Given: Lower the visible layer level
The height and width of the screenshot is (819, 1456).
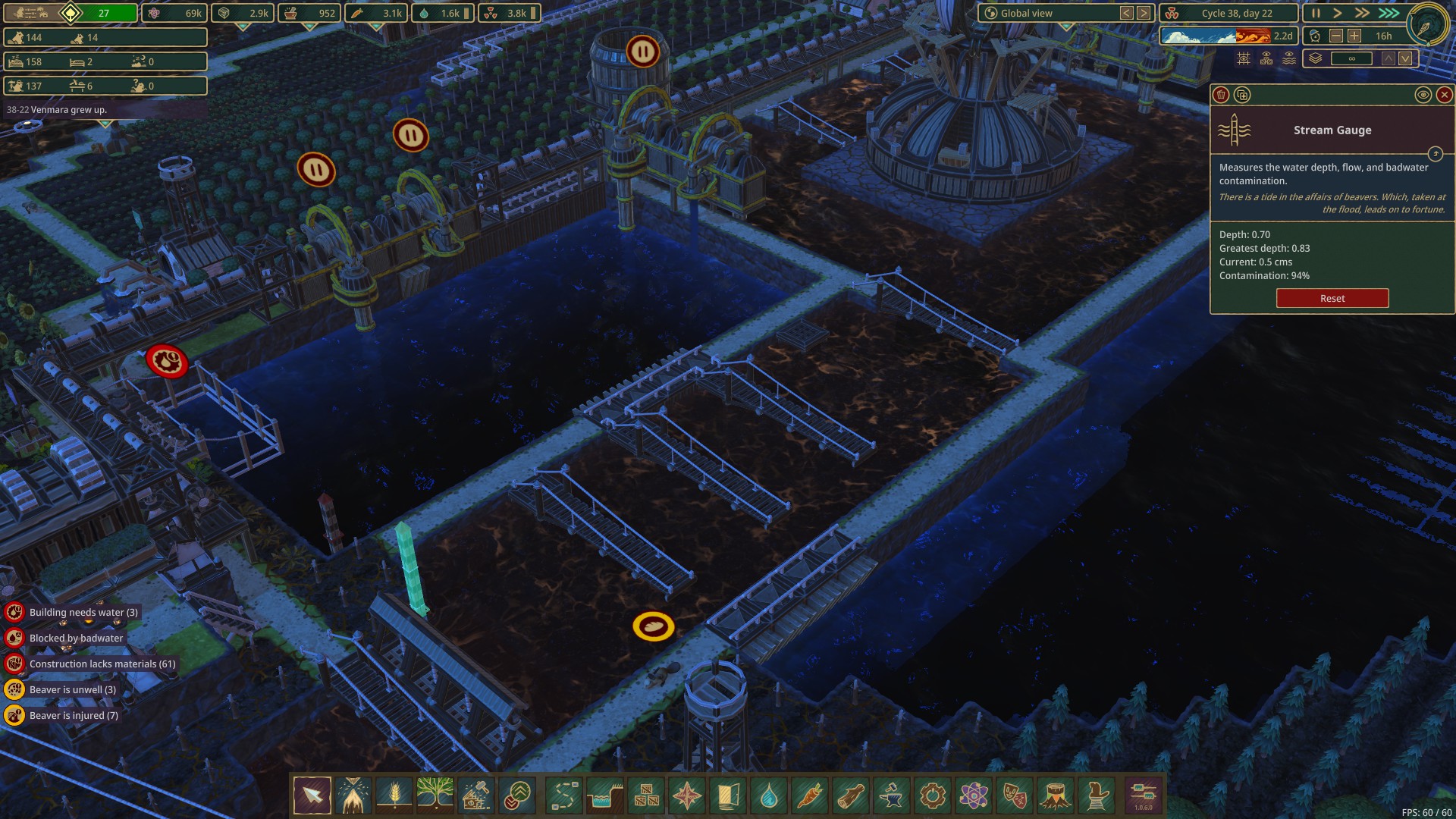Looking at the screenshot, I should click(1405, 58).
